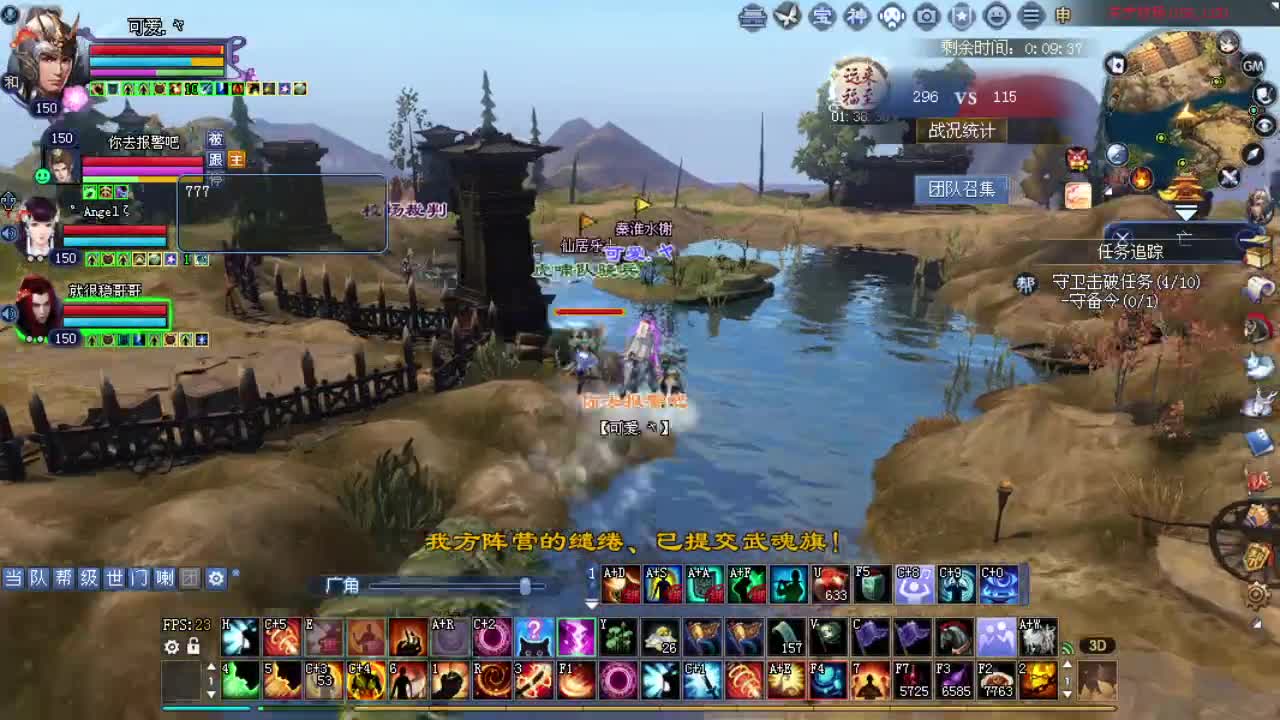The image size is (1280, 720).
Task: Click the smiley emote icon in top toolbar
Action: (995, 16)
